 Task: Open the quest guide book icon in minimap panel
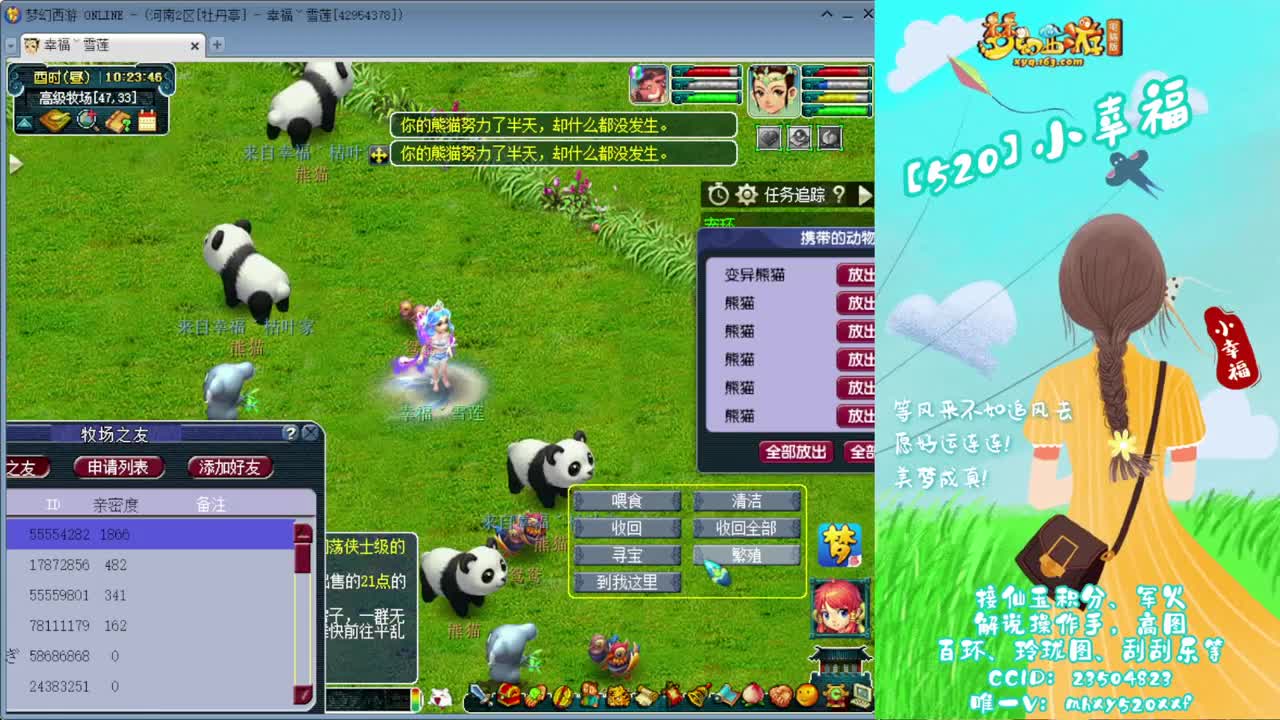(116, 120)
